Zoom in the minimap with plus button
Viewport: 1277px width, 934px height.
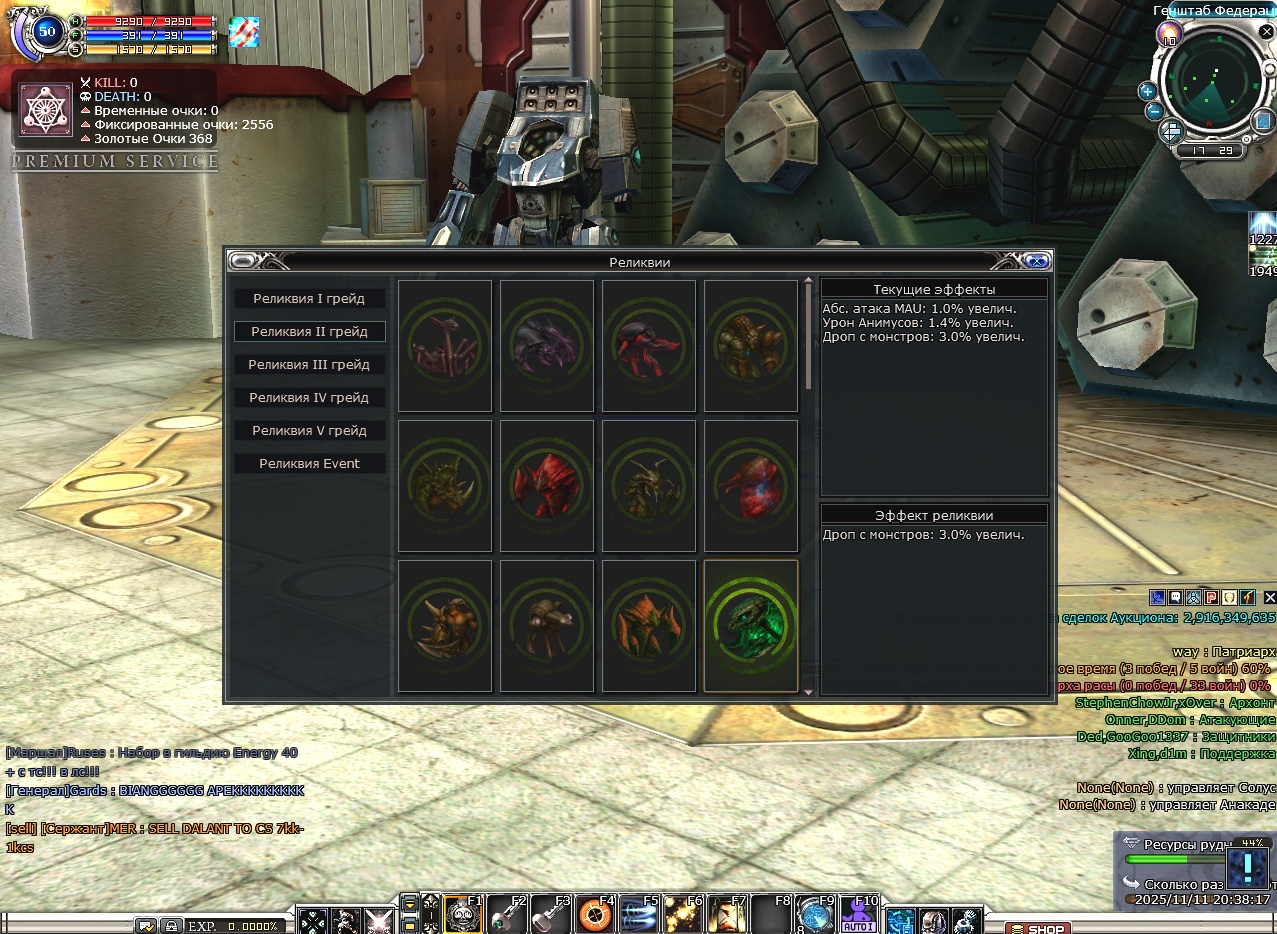[x=1148, y=91]
